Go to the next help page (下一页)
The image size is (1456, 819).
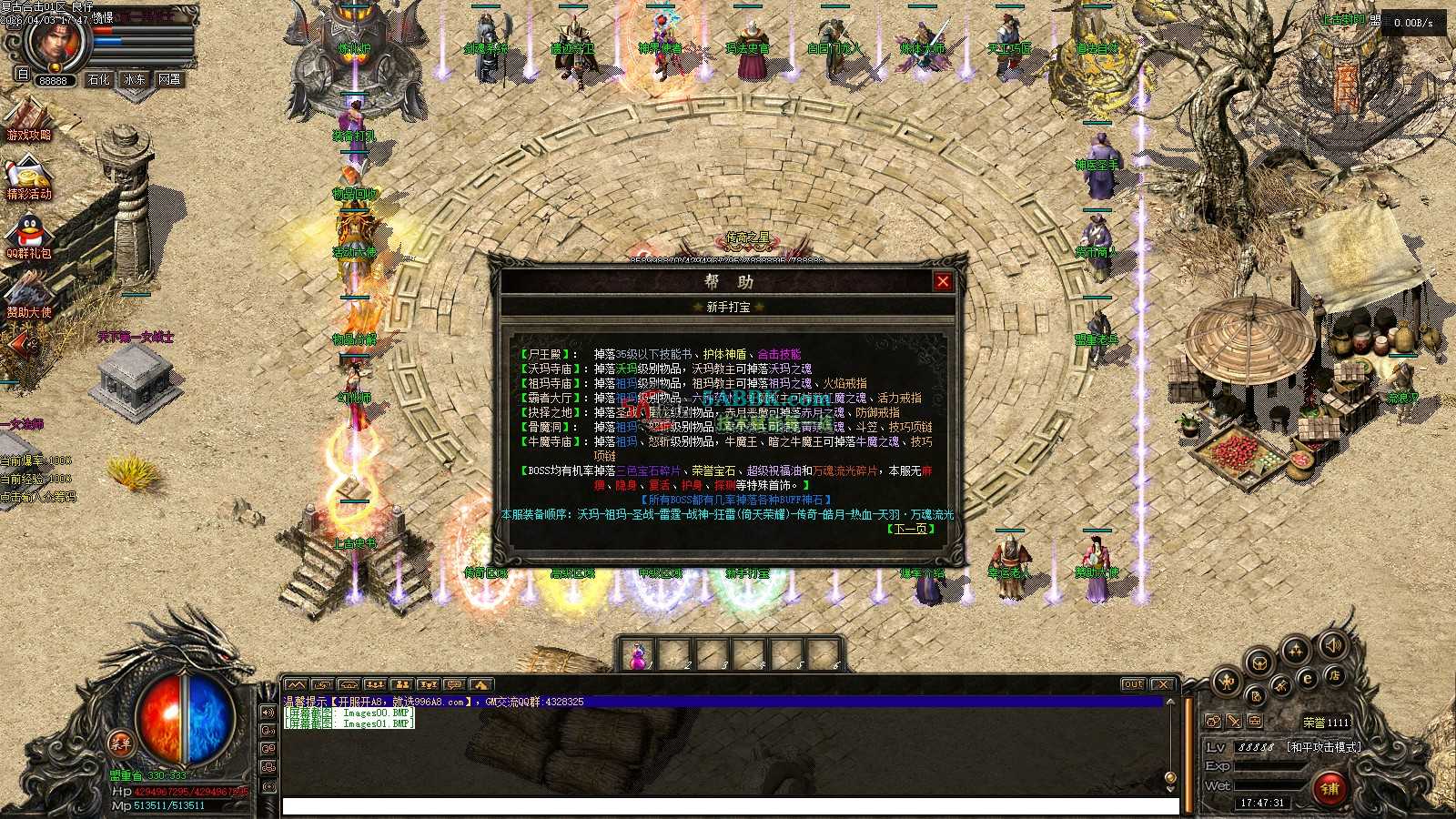[911, 529]
